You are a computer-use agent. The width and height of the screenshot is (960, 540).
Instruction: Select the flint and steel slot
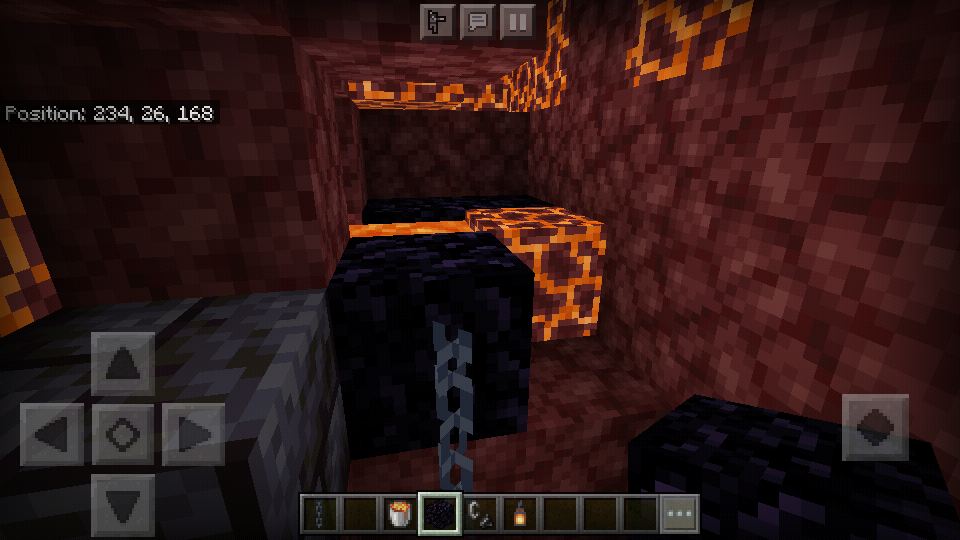(480, 514)
